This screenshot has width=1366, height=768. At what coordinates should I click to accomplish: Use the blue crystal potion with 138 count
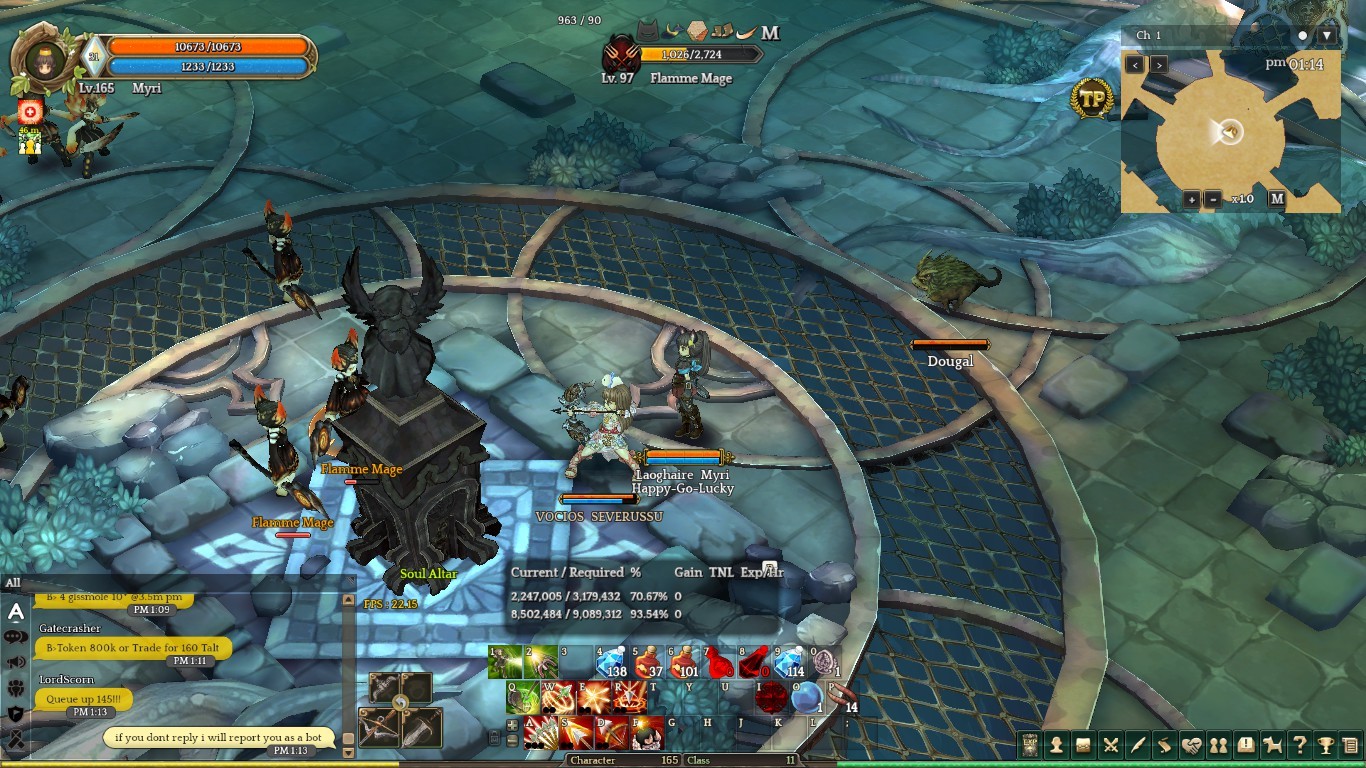611,662
